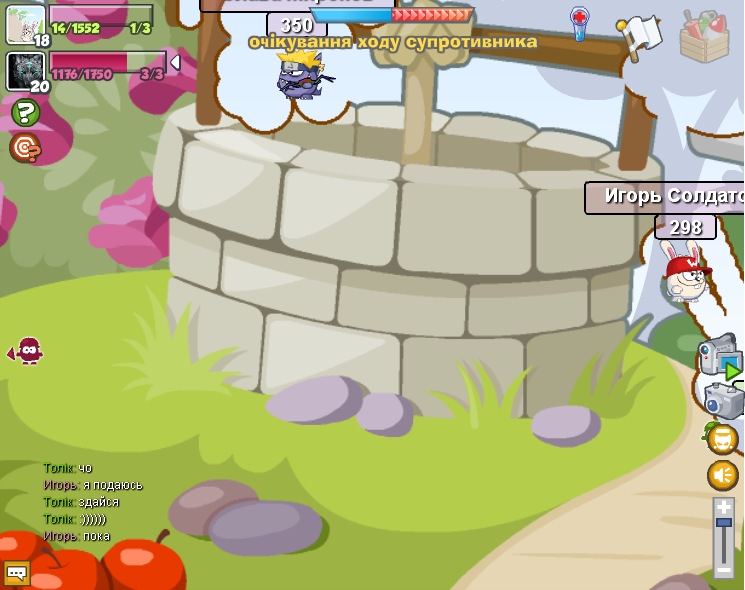Take a screenshot with the photo camera icon

723,400
